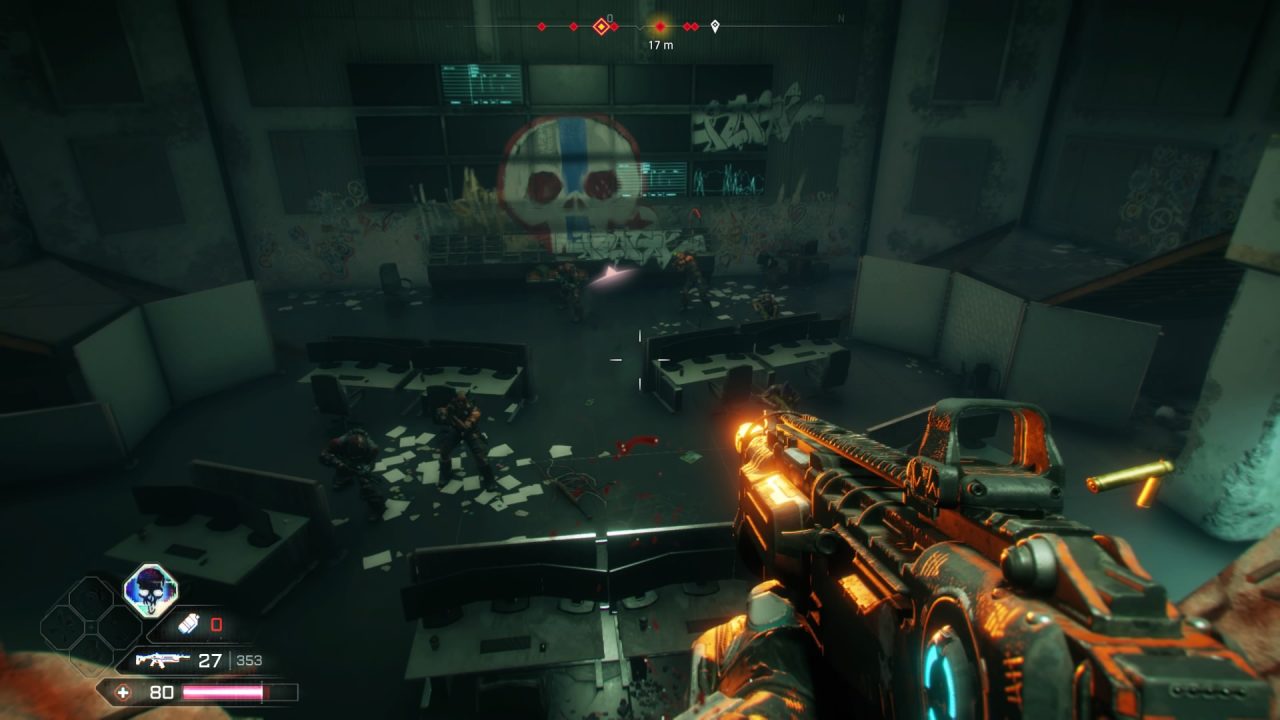Click the health cross icon
1280x720 pixels.
123,692
